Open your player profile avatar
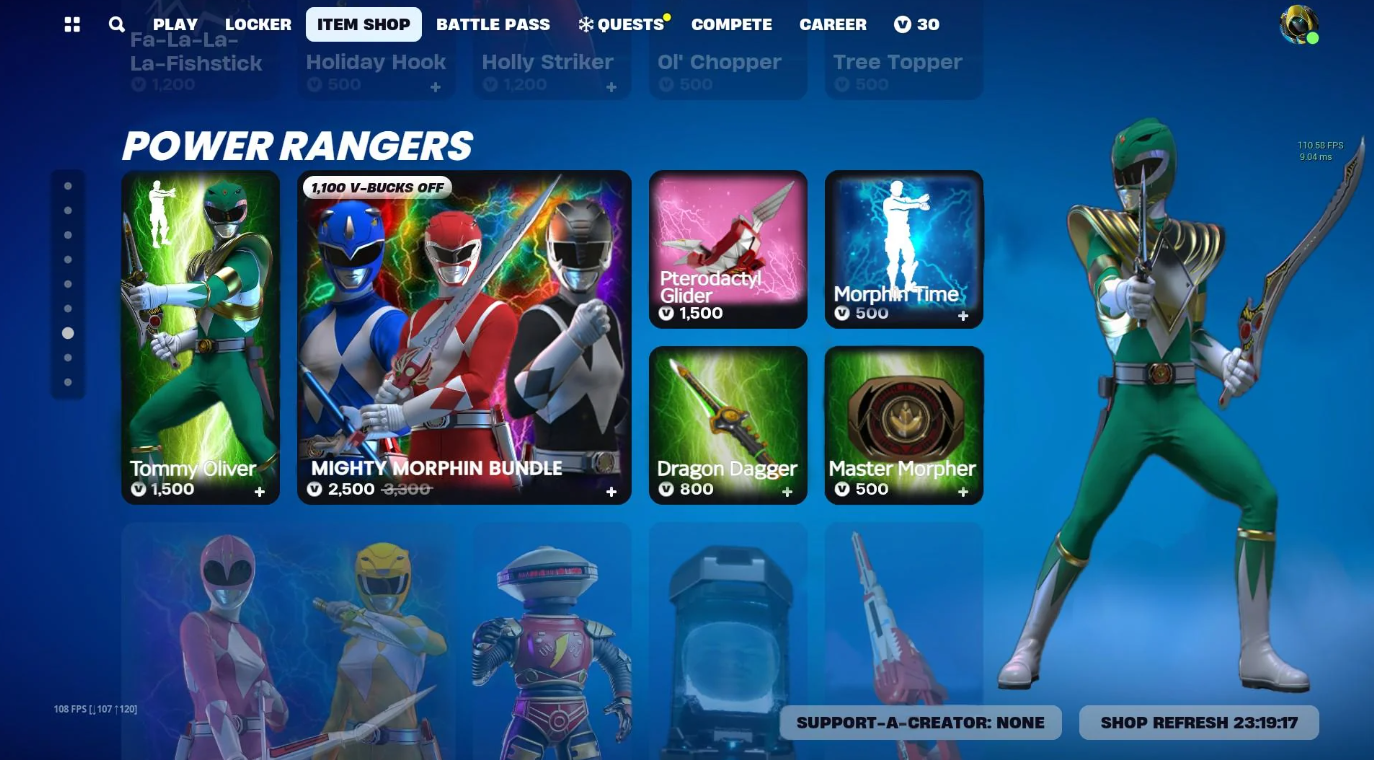1374x760 pixels. click(x=1297, y=24)
